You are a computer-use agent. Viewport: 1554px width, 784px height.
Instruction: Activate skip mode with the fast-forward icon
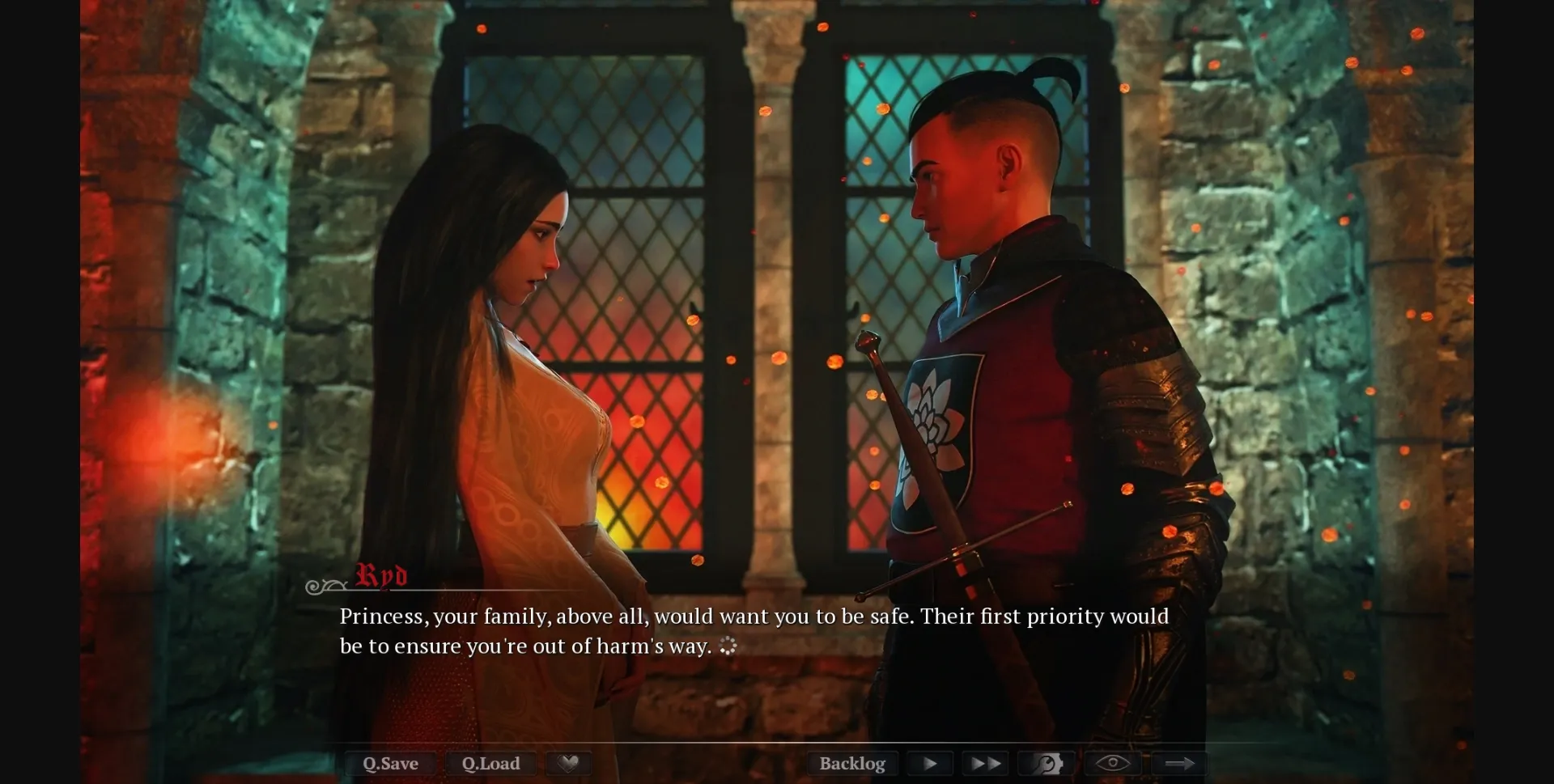[983, 763]
